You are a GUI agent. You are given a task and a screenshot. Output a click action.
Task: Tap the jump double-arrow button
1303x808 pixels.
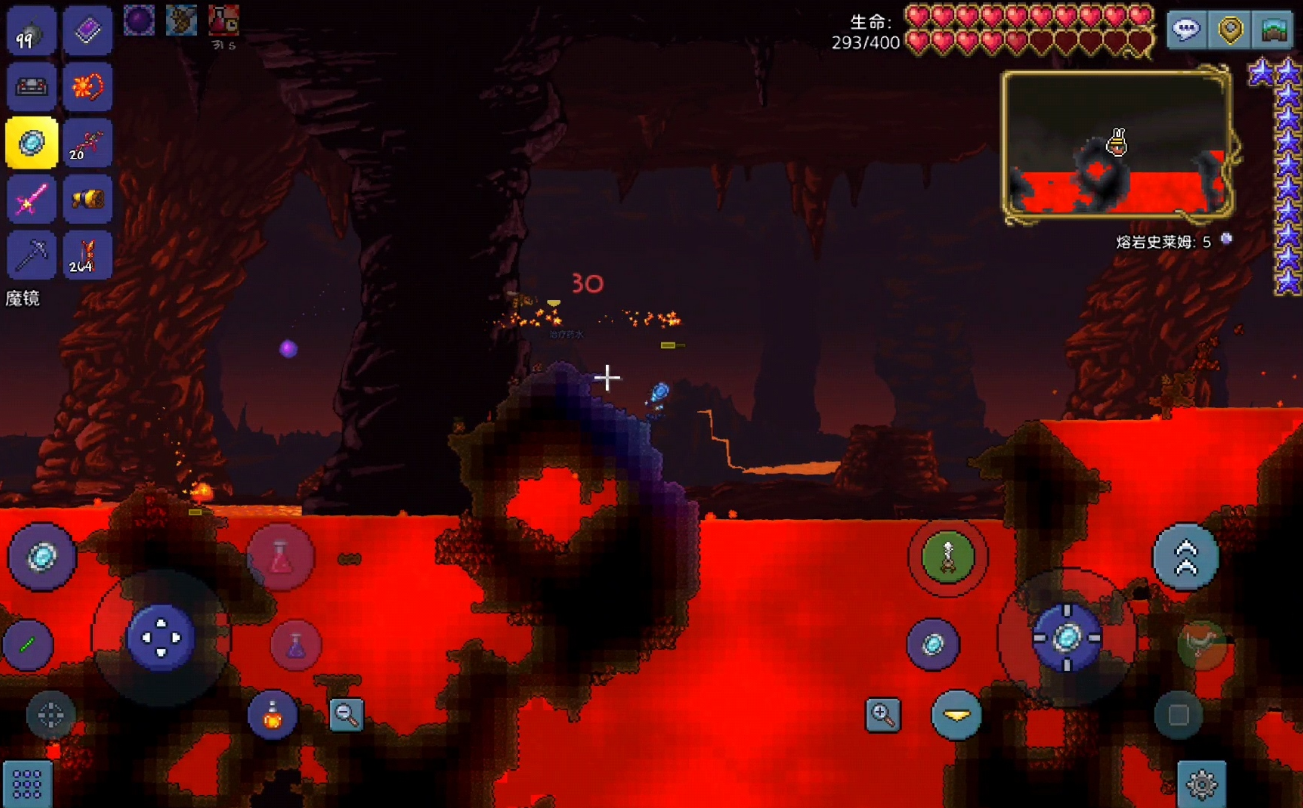[x=1186, y=558]
